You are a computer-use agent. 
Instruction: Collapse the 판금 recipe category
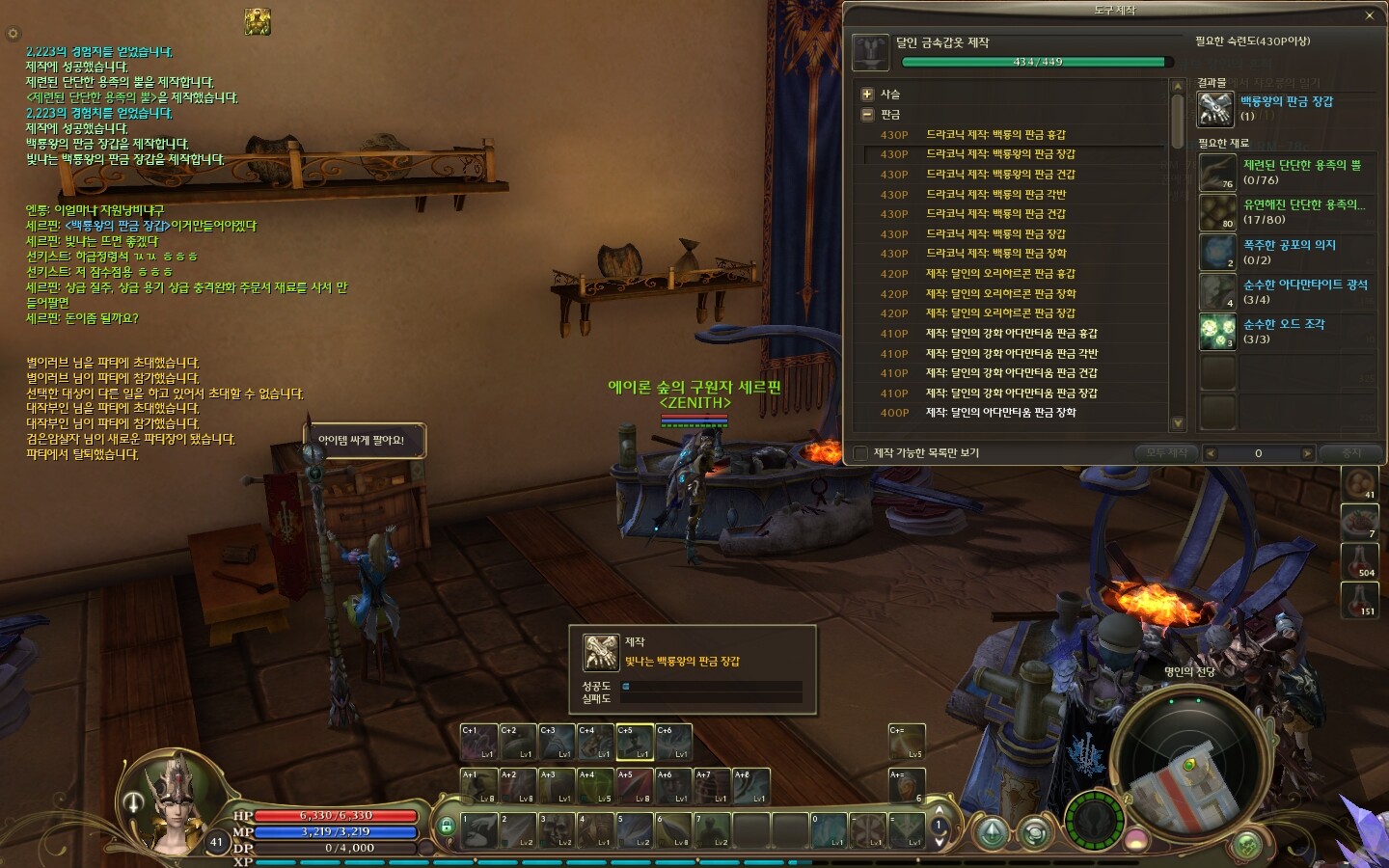[x=867, y=114]
